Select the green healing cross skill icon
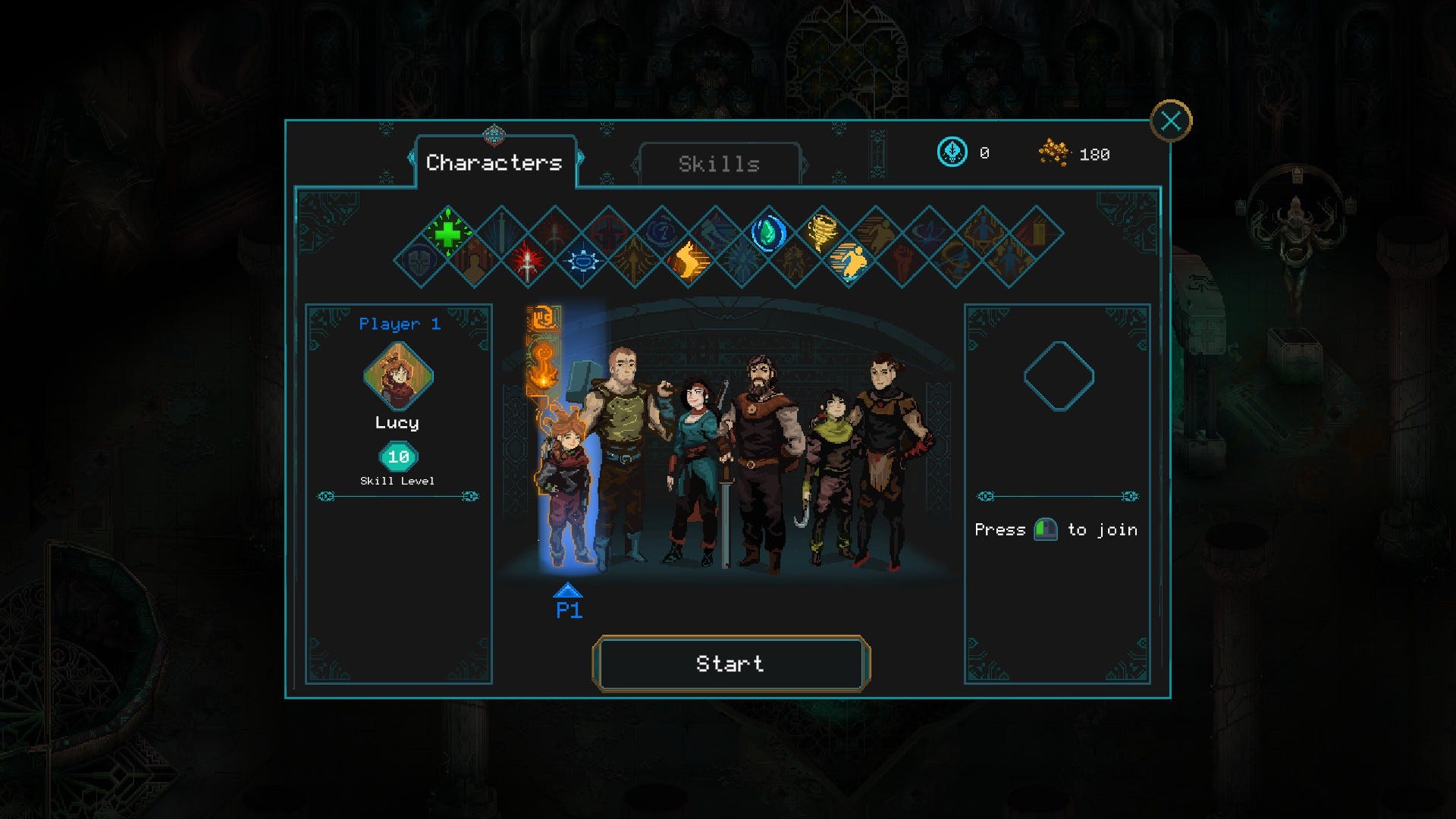 click(448, 232)
